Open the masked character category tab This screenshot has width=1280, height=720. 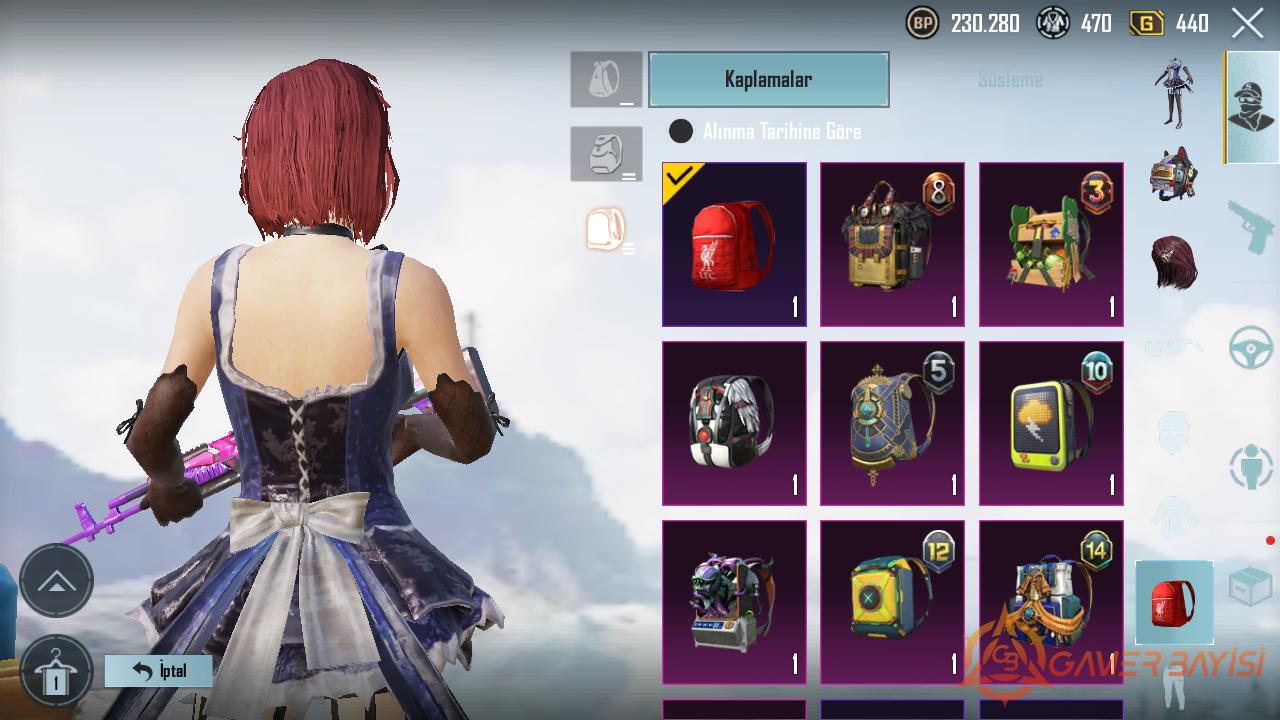1251,107
